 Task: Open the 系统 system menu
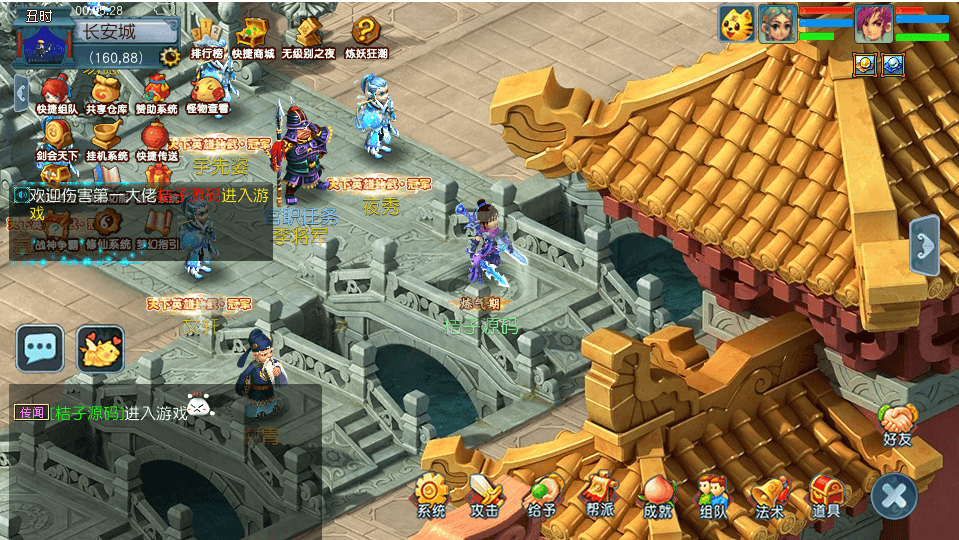431,495
